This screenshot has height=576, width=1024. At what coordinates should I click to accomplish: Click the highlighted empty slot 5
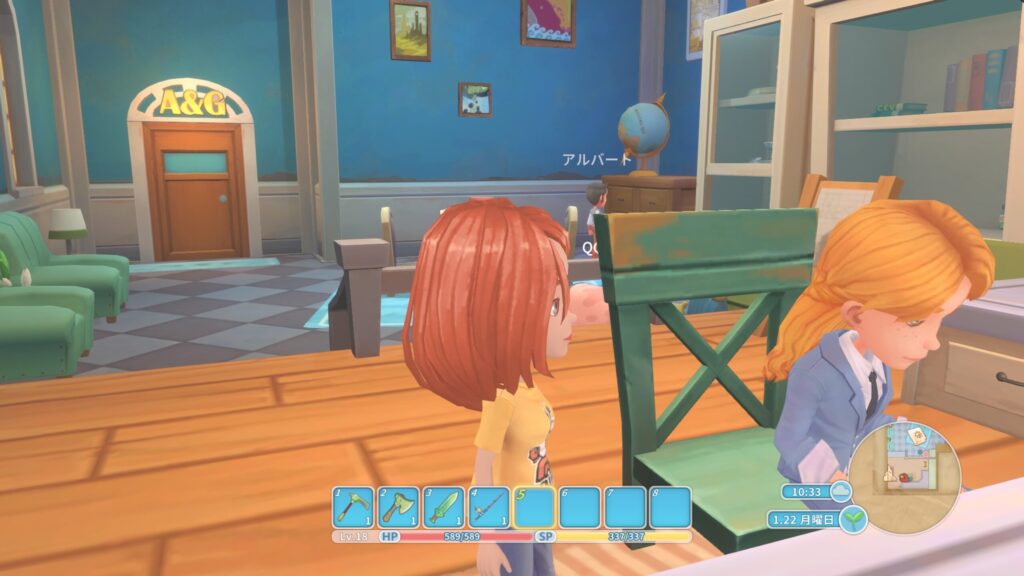[x=534, y=508]
